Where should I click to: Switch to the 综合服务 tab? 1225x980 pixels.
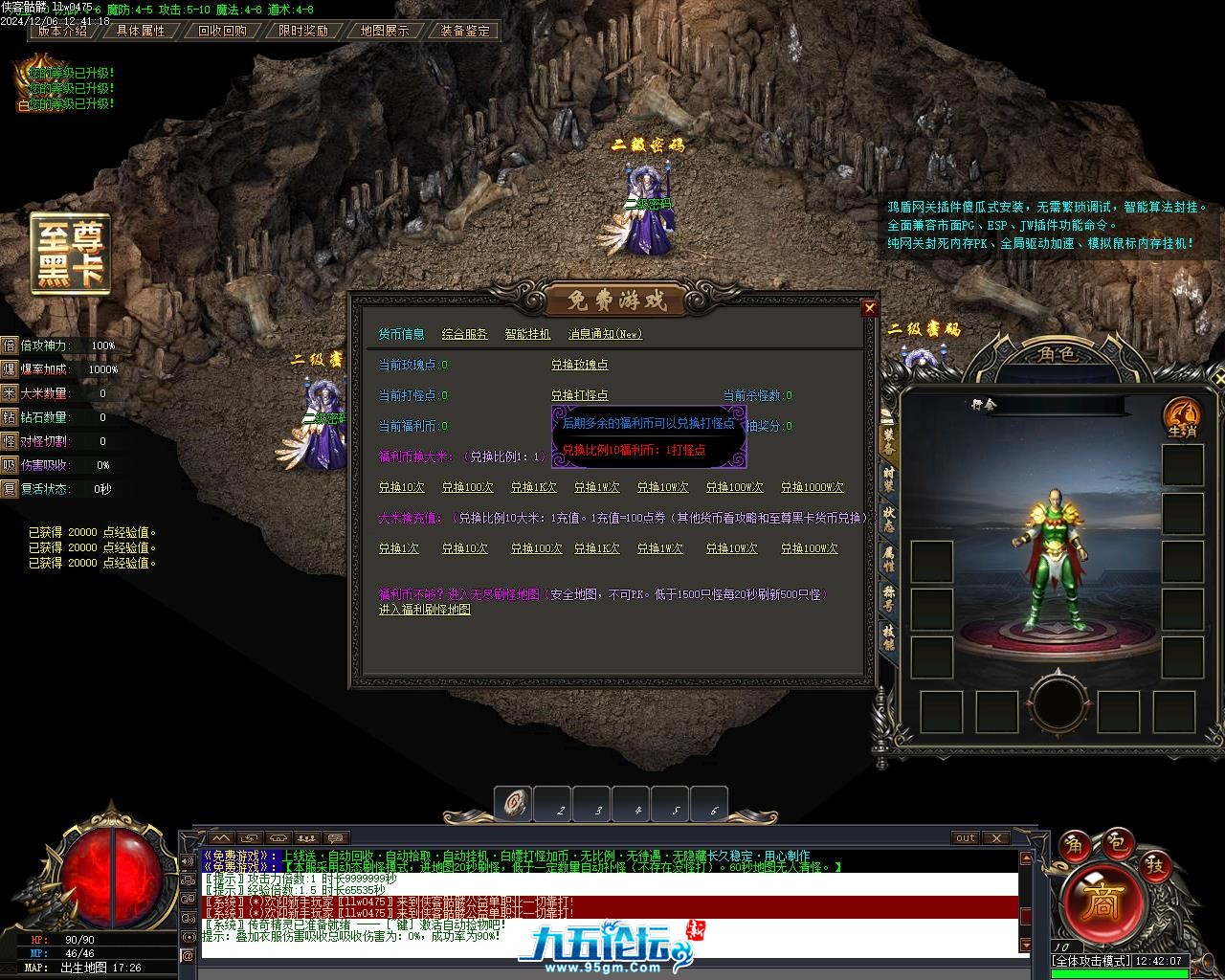pyautogui.click(x=464, y=334)
